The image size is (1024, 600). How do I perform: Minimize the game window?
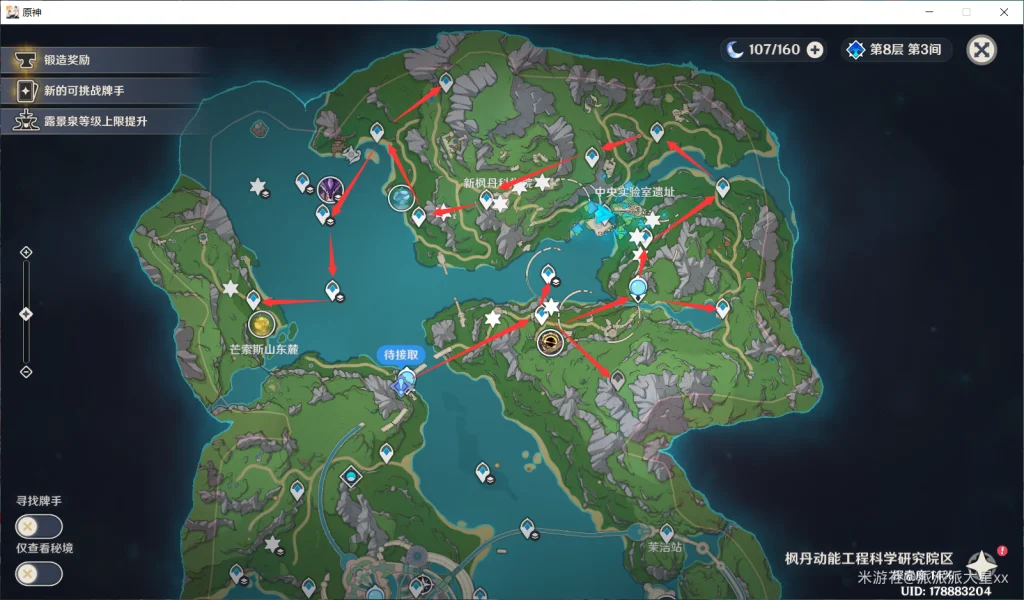pyautogui.click(x=921, y=12)
